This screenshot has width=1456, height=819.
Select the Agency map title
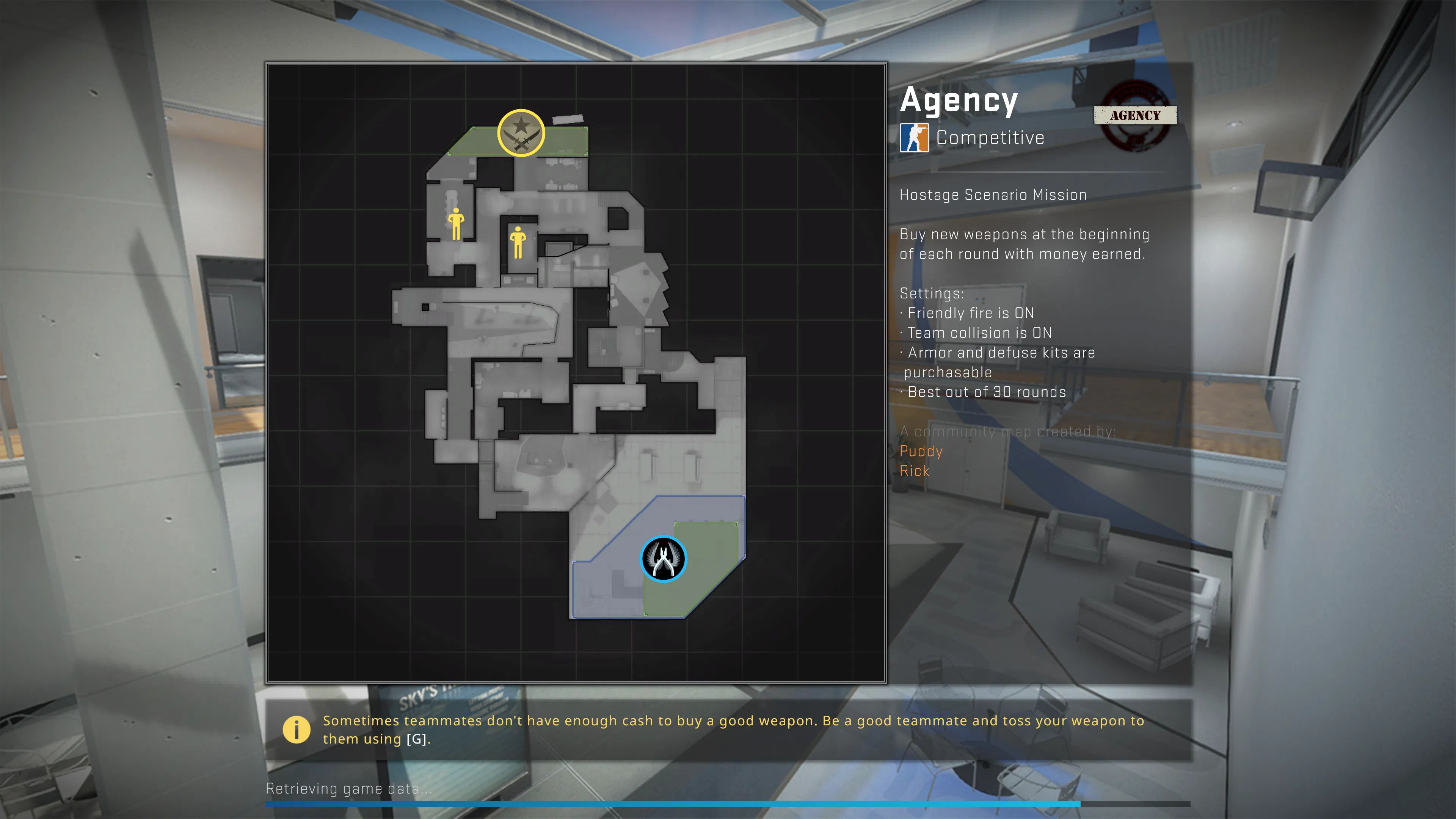959,100
